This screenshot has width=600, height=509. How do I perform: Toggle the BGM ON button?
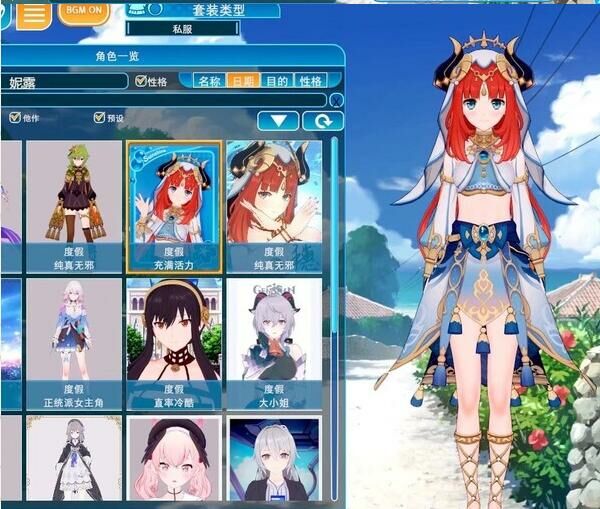(x=84, y=11)
